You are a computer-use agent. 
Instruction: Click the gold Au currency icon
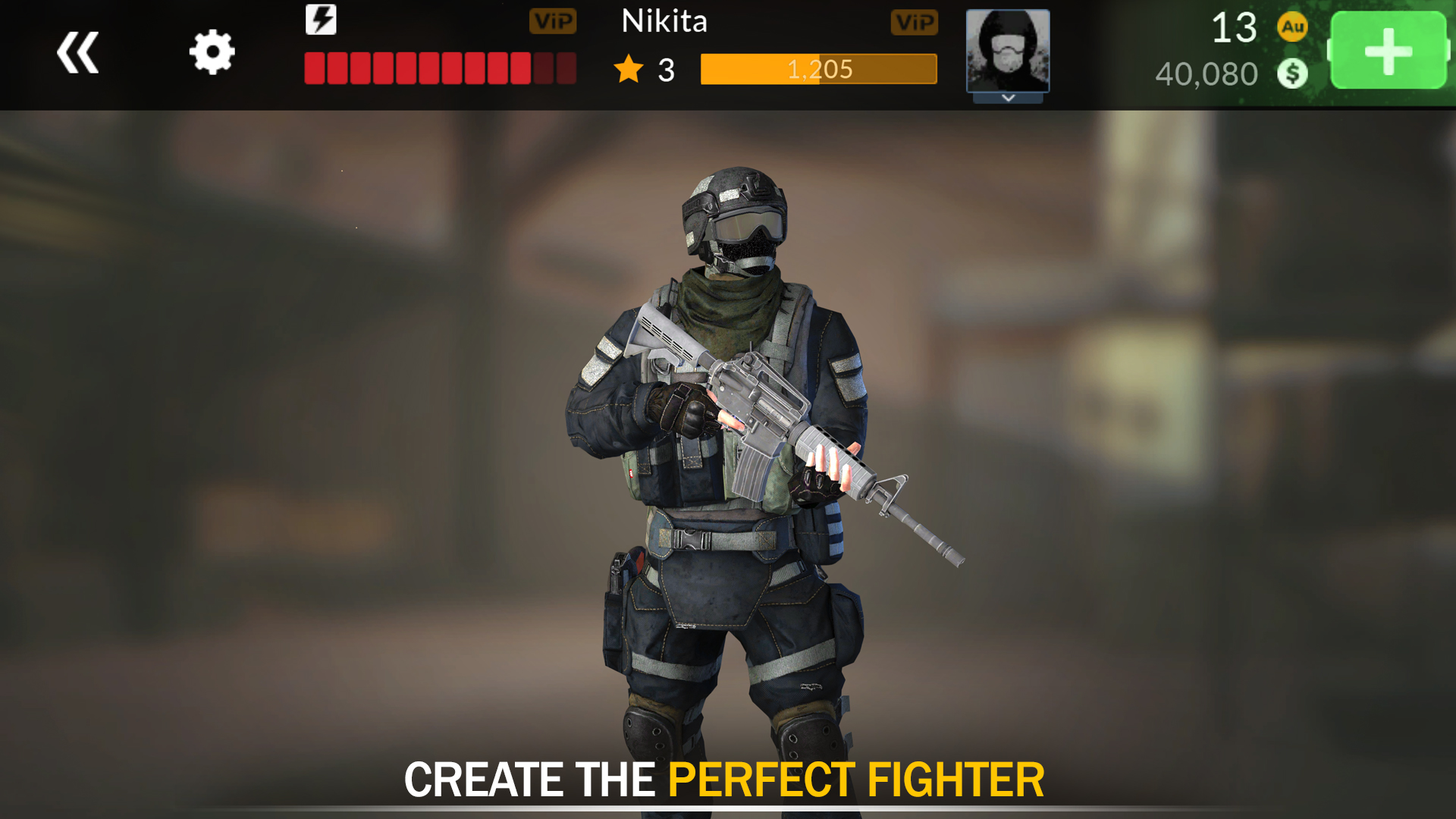[1291, 27]
